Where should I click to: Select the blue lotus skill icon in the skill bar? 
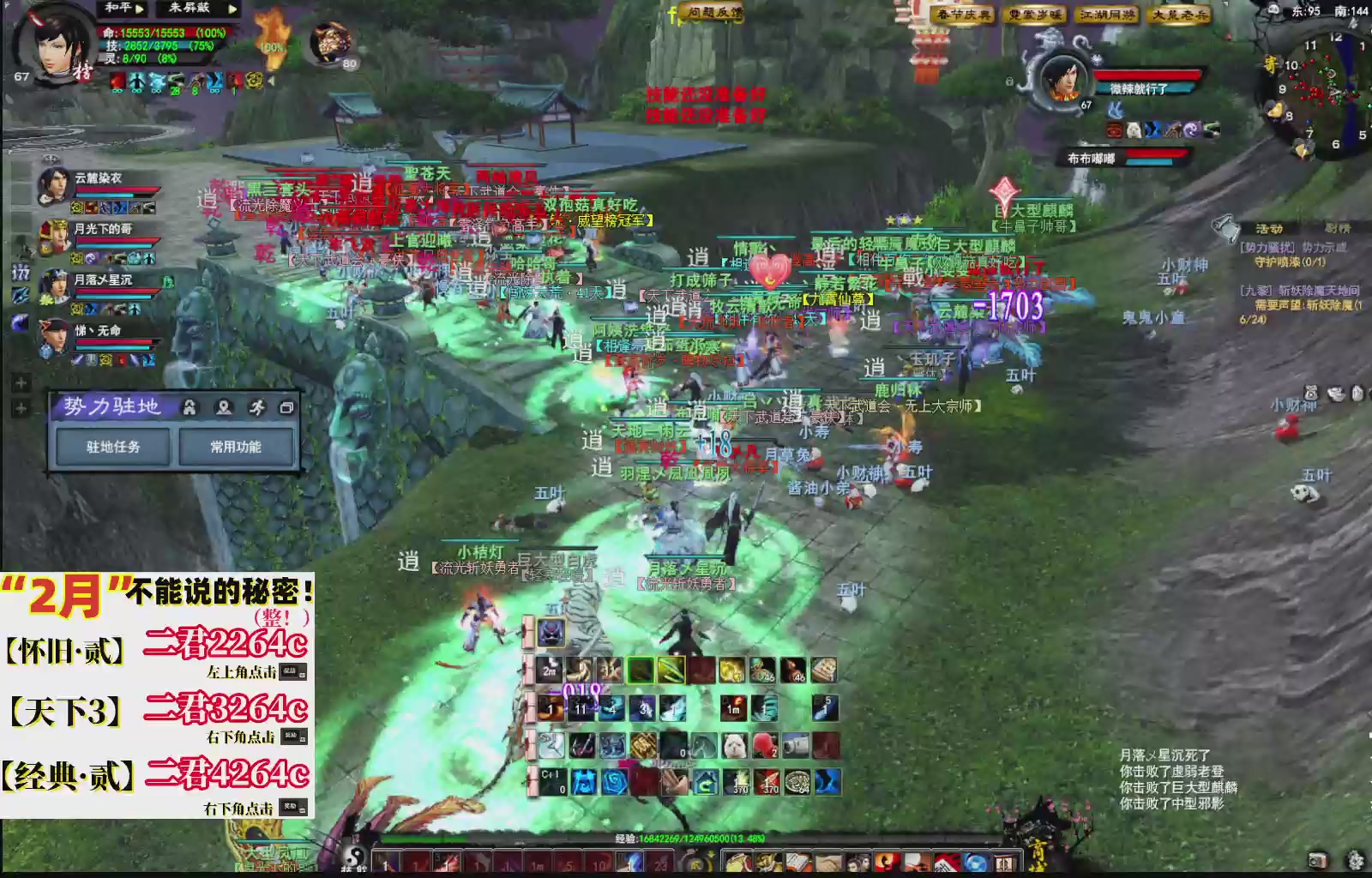pos(615,781)
